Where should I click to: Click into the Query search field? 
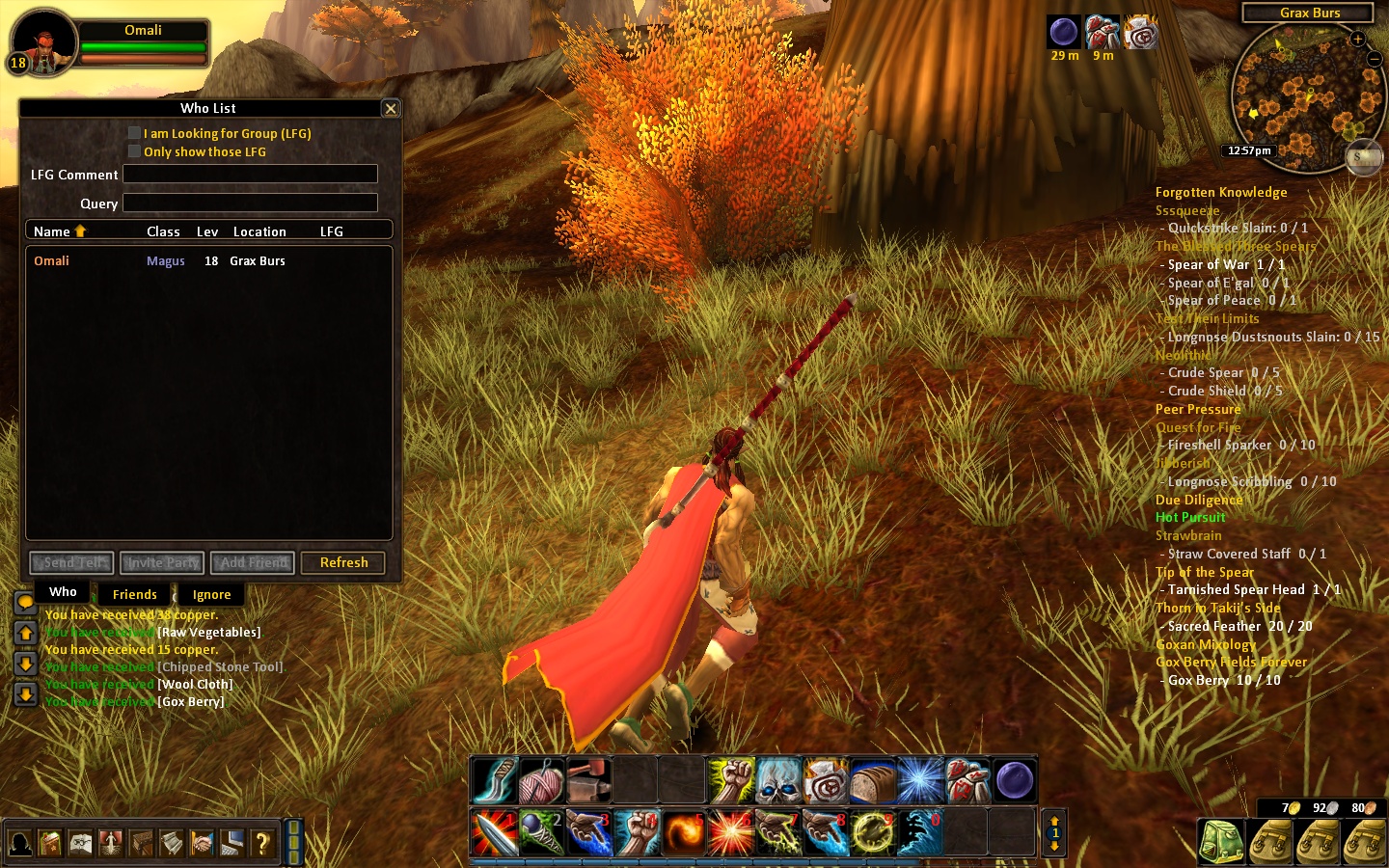click(x=250, y=203)
